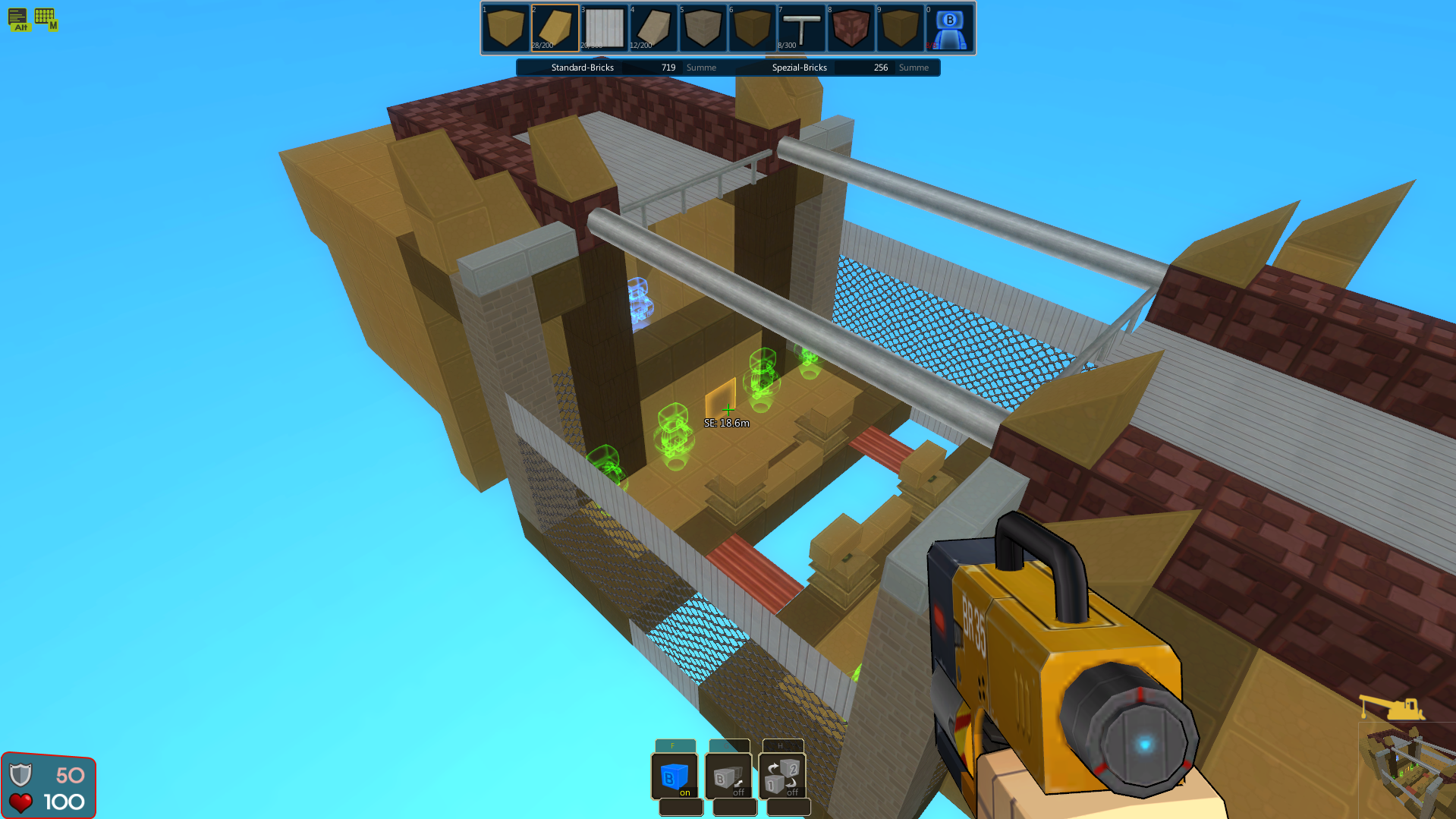
Task: Pick the beige ramp brick in slot 4
Action: [653, 28]
